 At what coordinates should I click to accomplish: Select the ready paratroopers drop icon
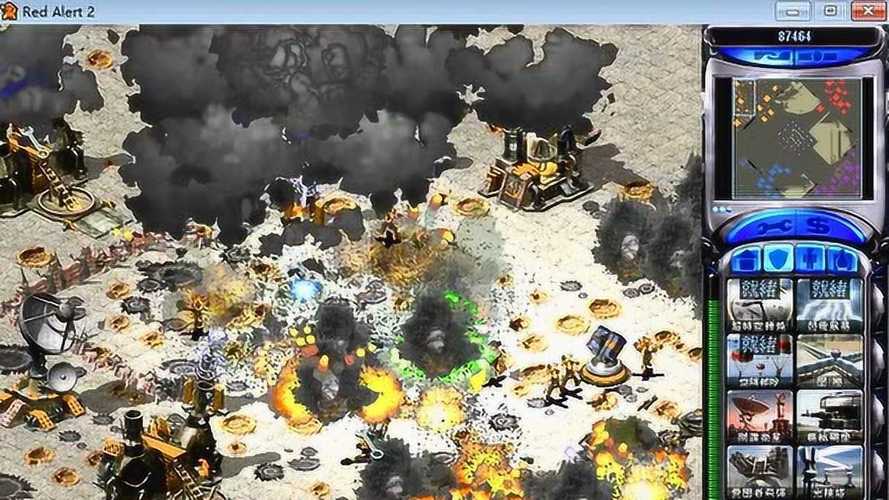(x=760, y=360)
